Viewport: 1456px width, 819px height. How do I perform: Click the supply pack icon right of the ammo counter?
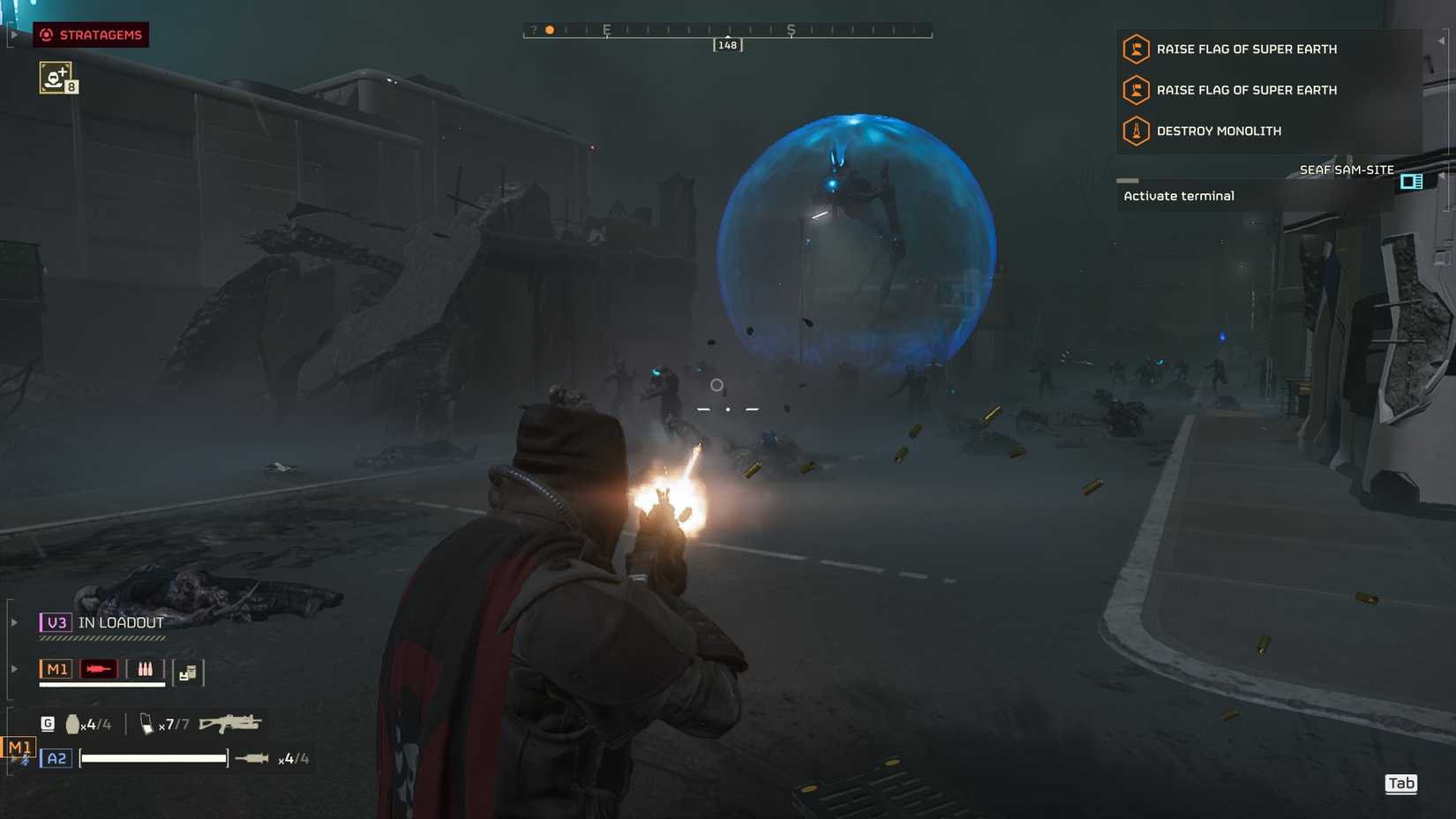pos(187,672)
